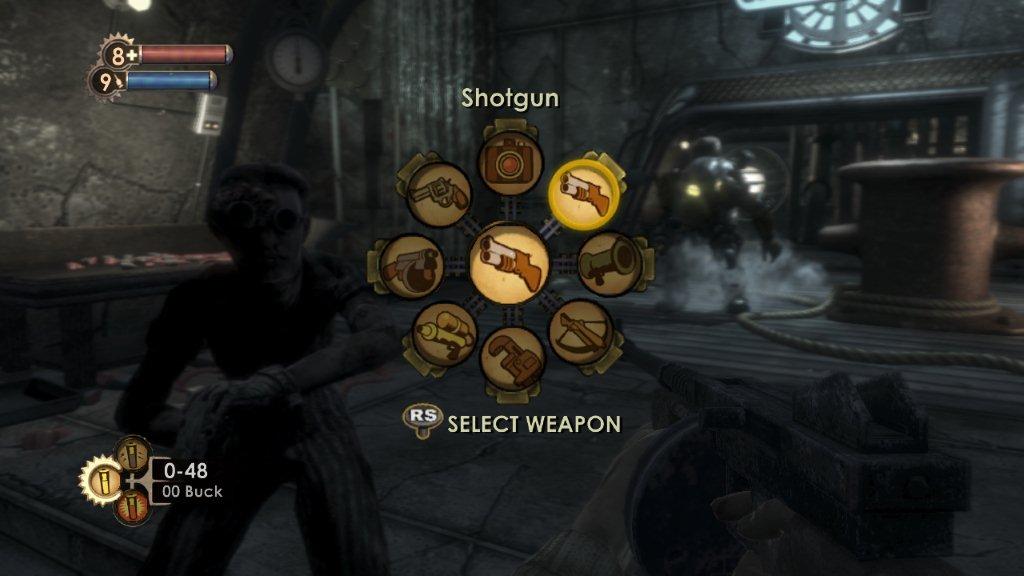Choose the machine gun on the wheel
Viewport: 1024px width, 576px height.
coord(411,265)
